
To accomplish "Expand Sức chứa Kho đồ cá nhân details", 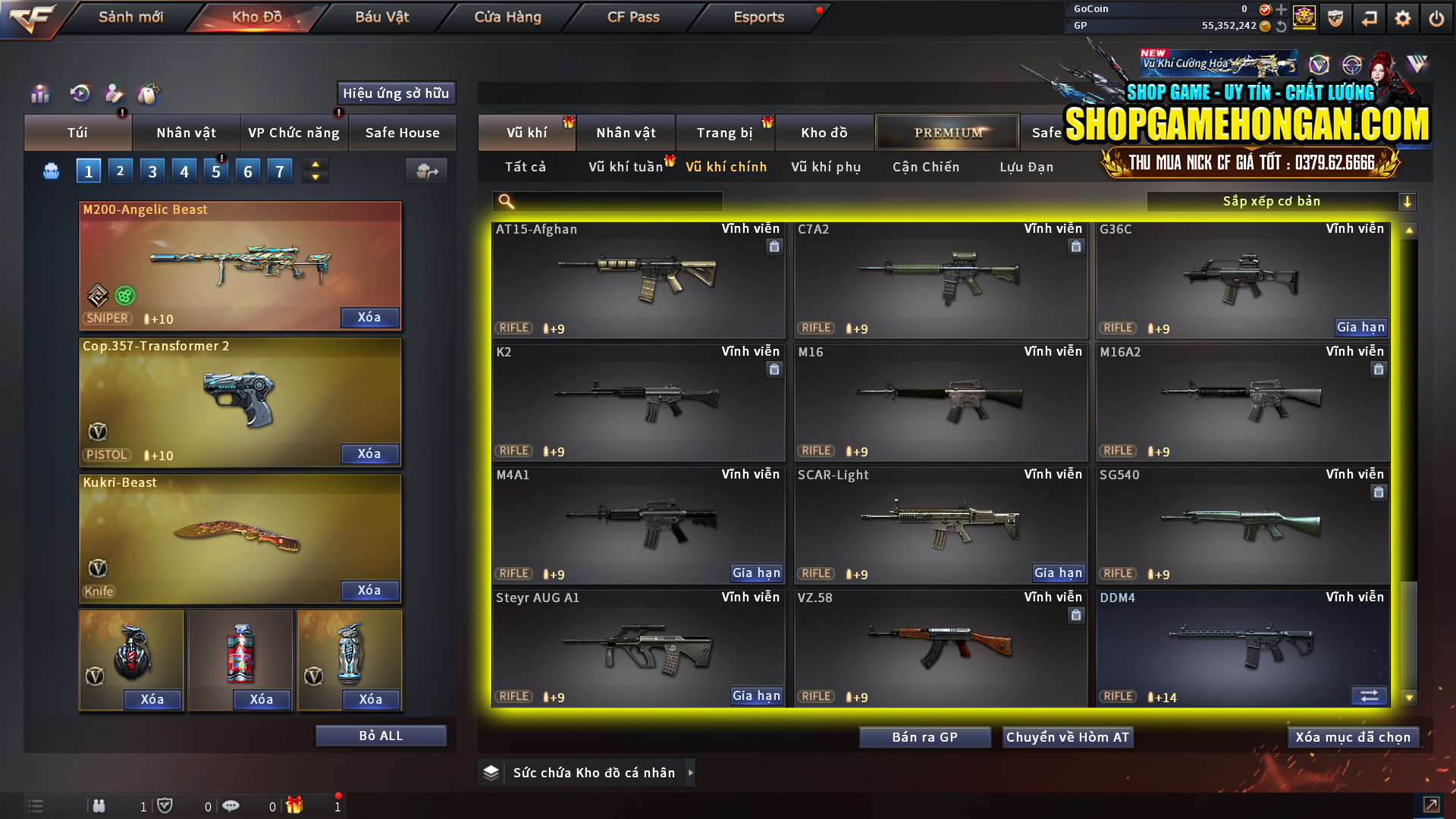I will [x=691, y=773].
